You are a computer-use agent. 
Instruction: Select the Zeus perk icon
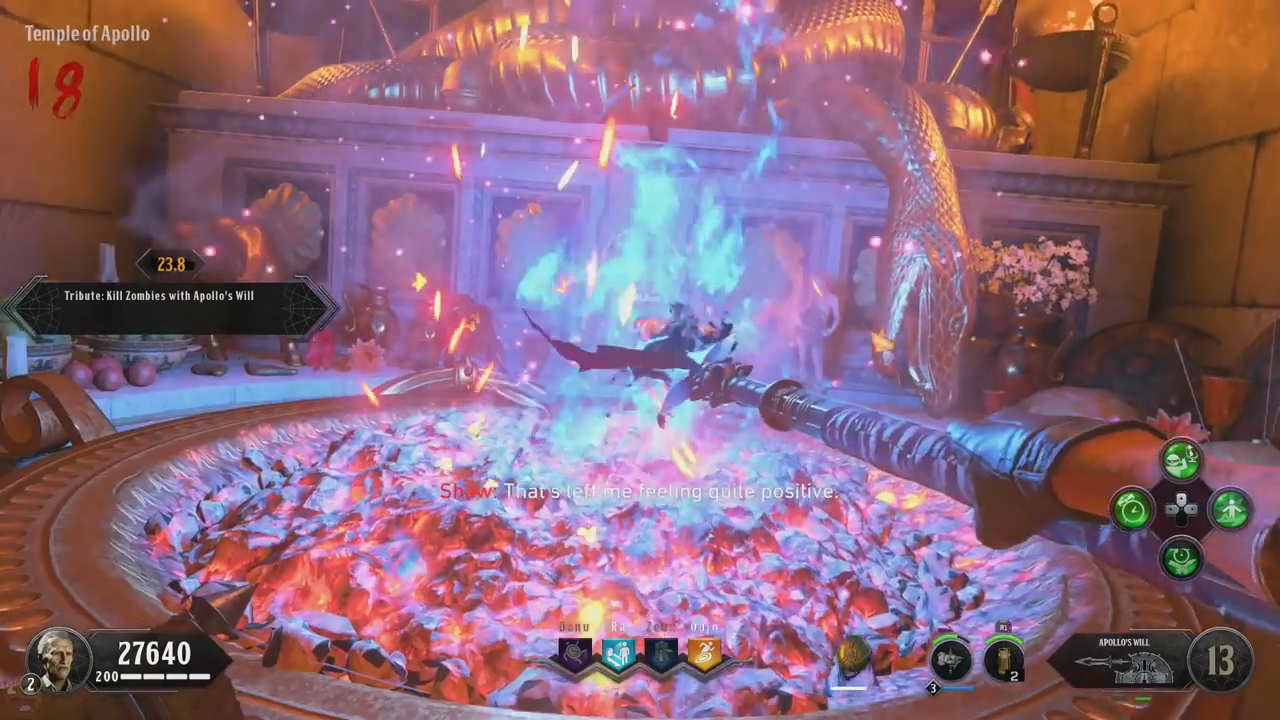point(660,654)
